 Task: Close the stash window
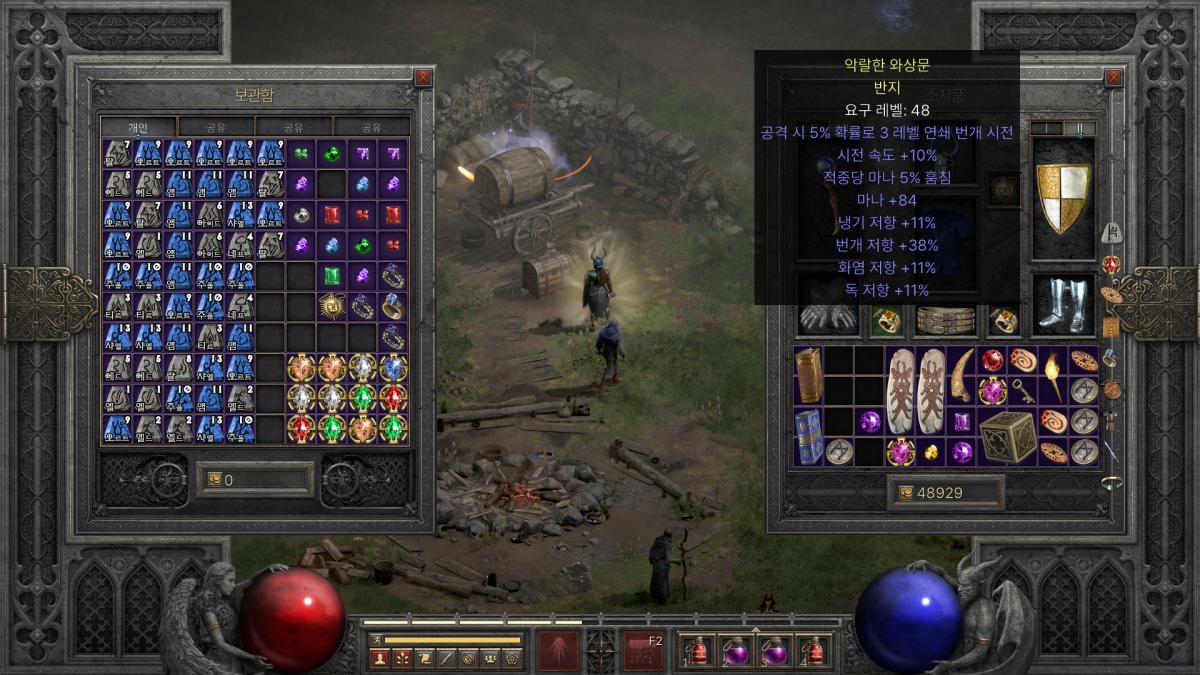(423, 77)
